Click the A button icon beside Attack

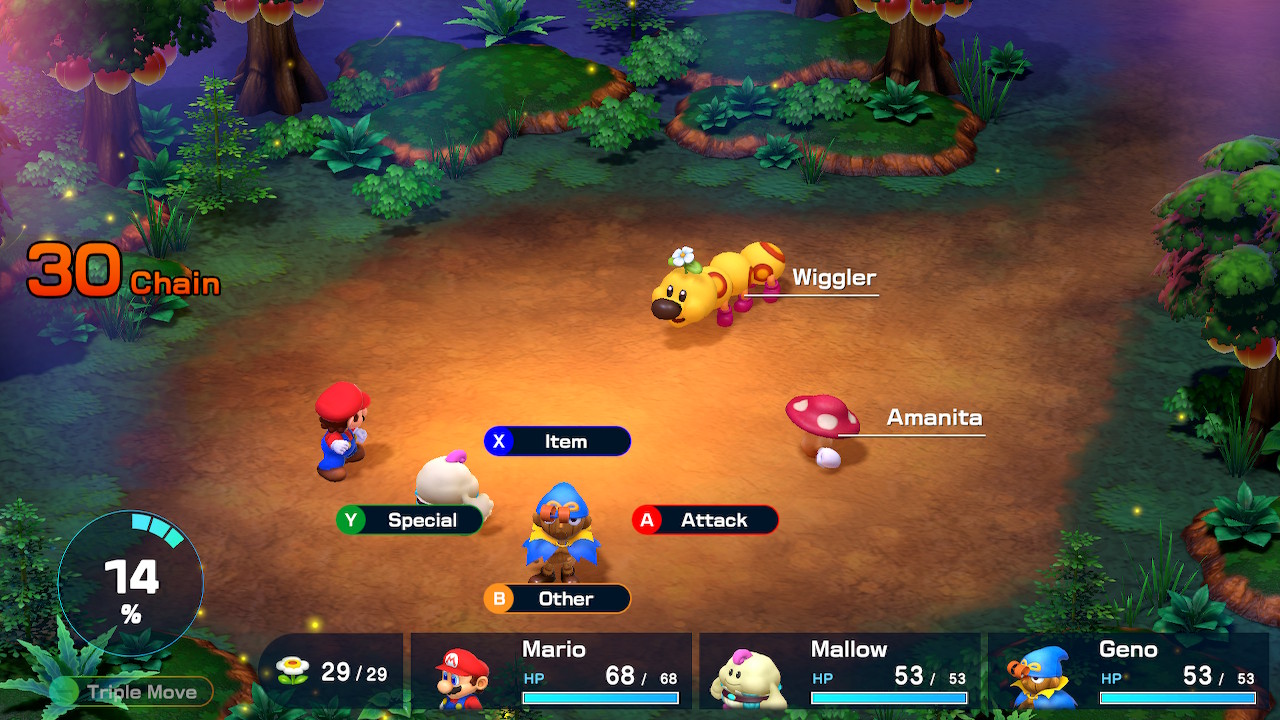click(x=649, y=520)
